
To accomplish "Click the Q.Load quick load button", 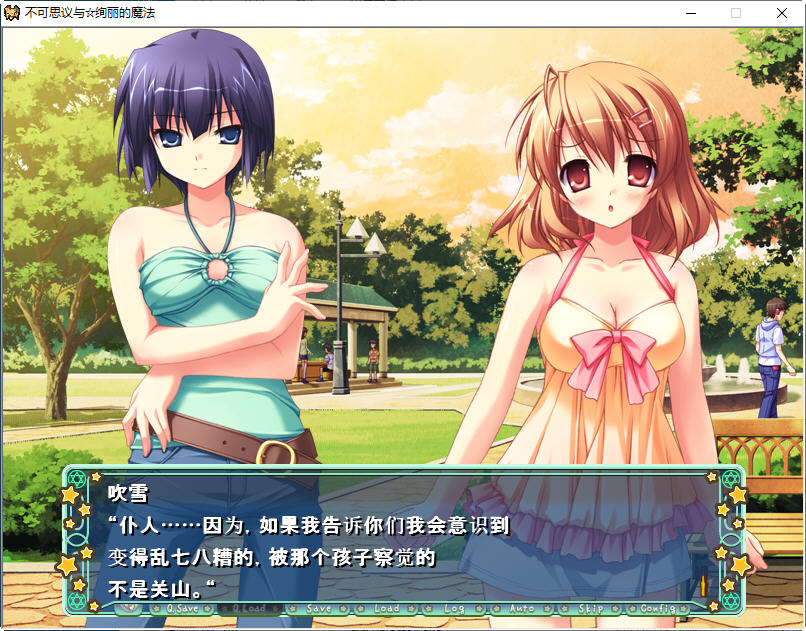I will [249, 608].
